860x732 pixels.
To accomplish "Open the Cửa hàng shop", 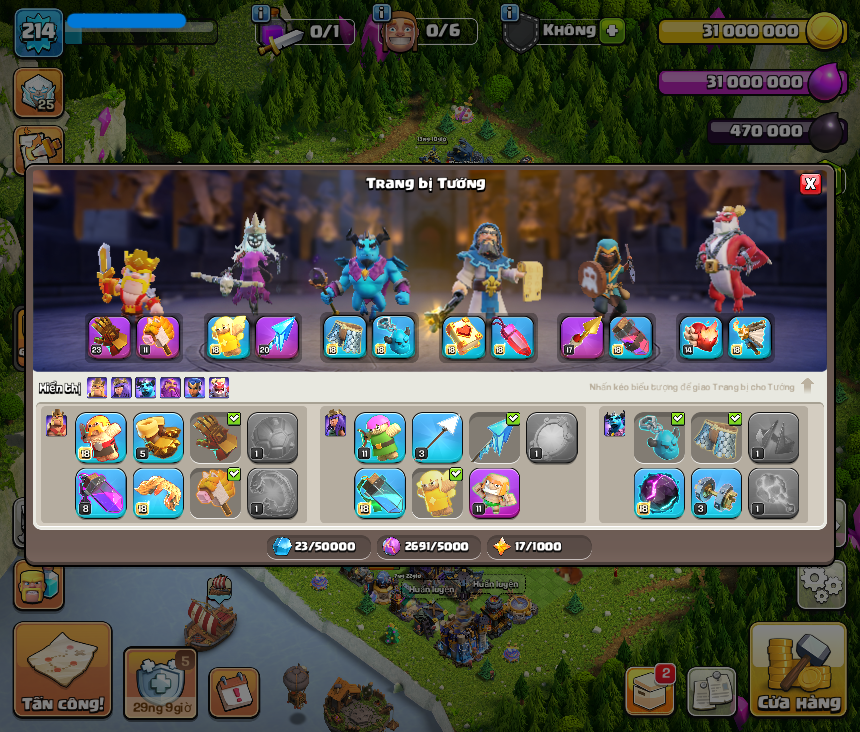I will point(797,672).
